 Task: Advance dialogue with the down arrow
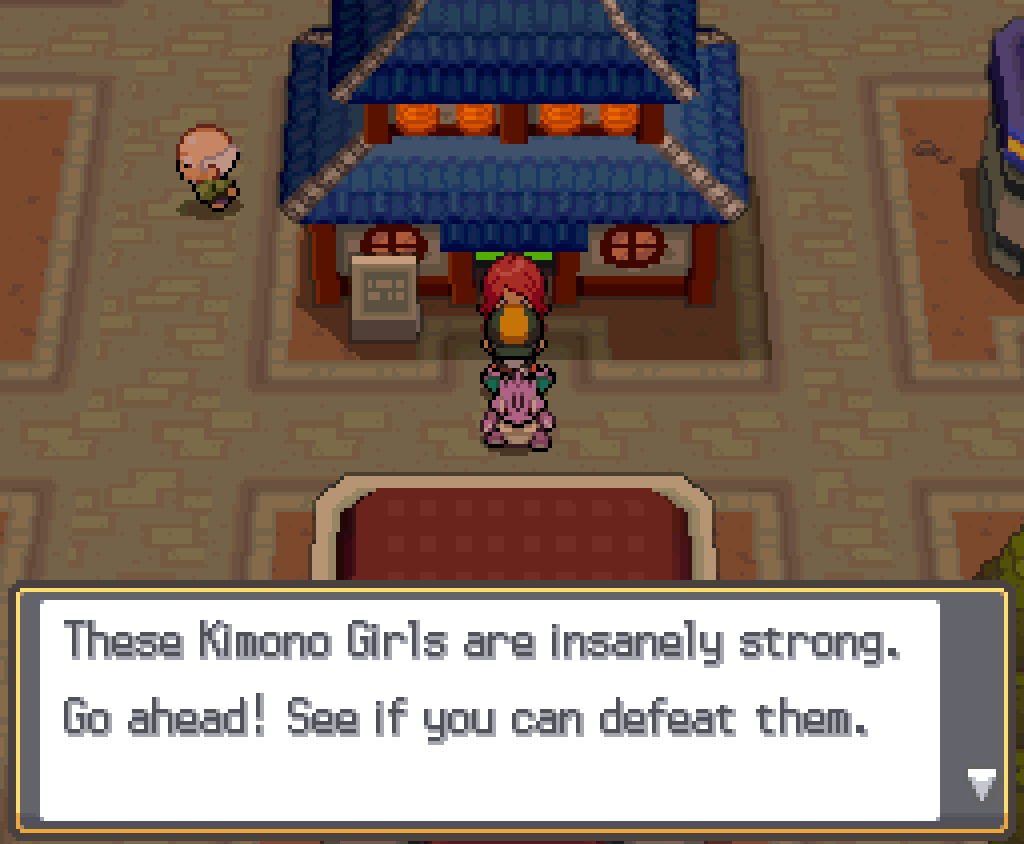point(982,785)
